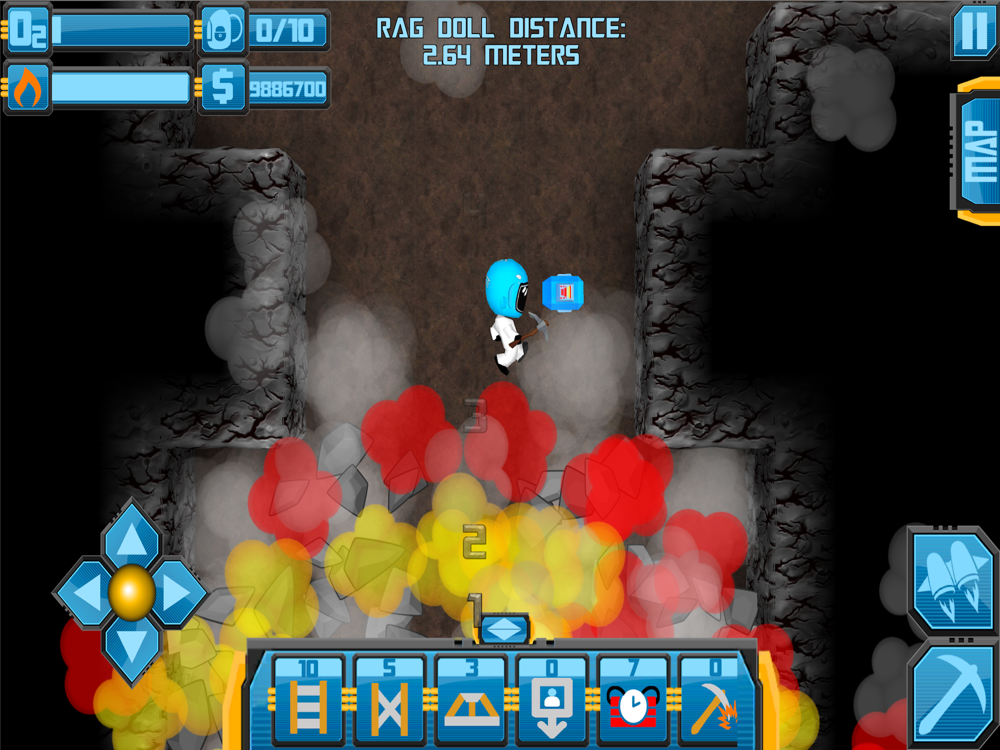Tap the left arrow on the directional pad
This screenshot has height=750, width=1000.
(x=82, y=593)
